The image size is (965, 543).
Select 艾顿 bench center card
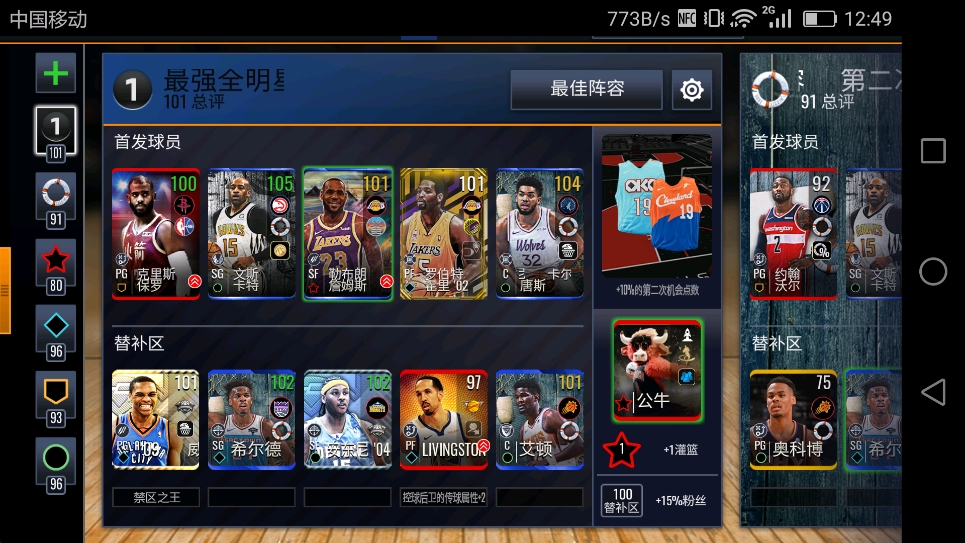click(x=540, y=420)
